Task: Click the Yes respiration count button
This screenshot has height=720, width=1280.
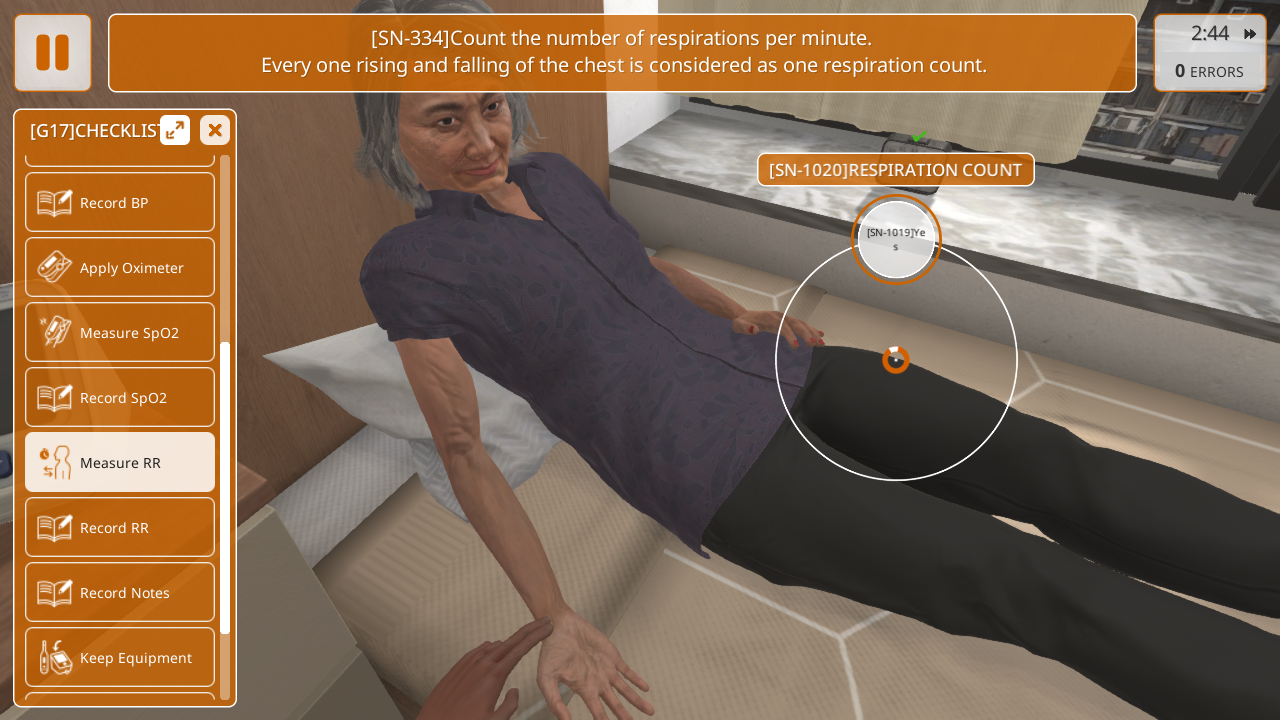Action: (x=896, y=239)
